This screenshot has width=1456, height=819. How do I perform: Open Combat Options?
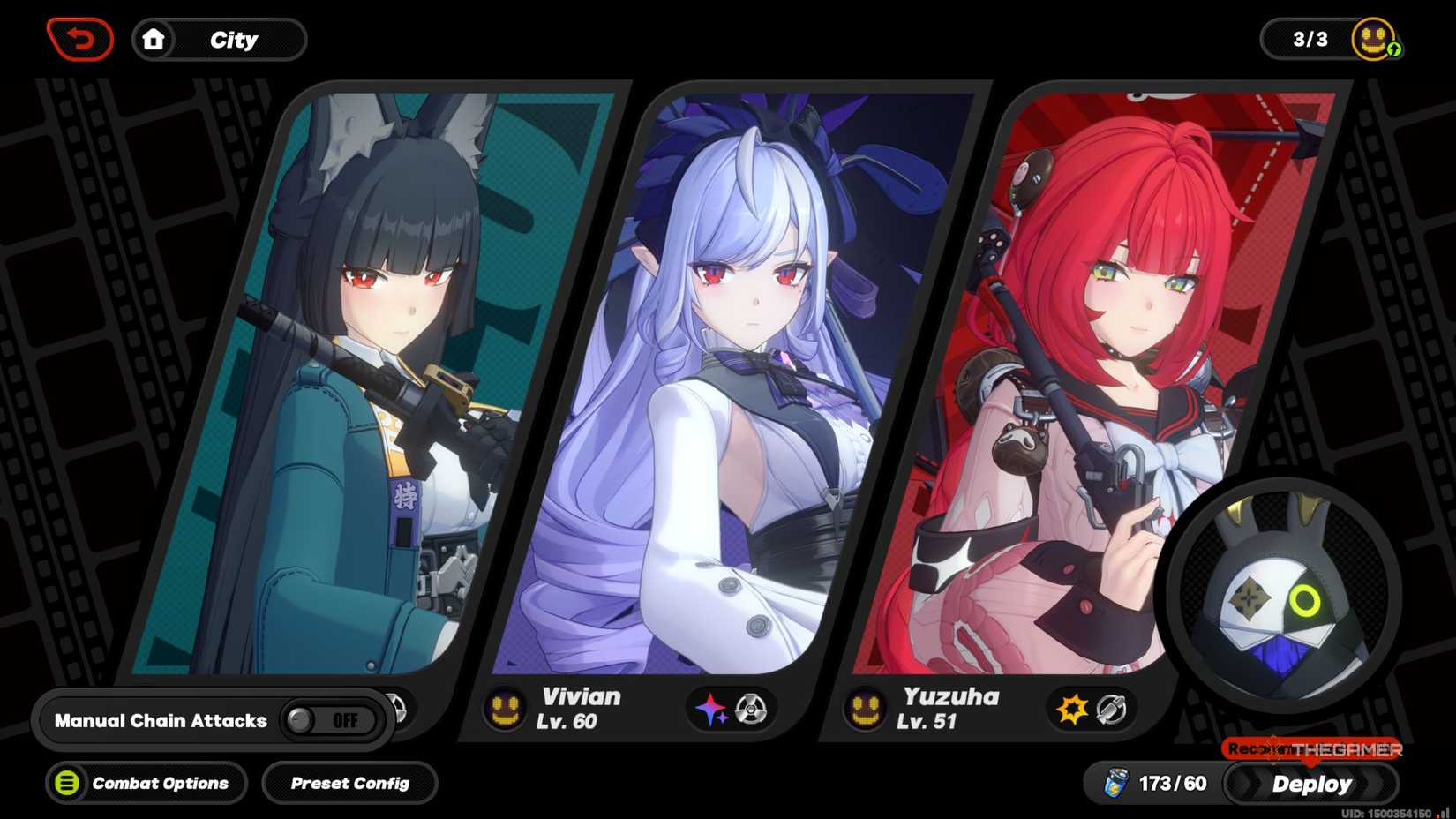146,783
